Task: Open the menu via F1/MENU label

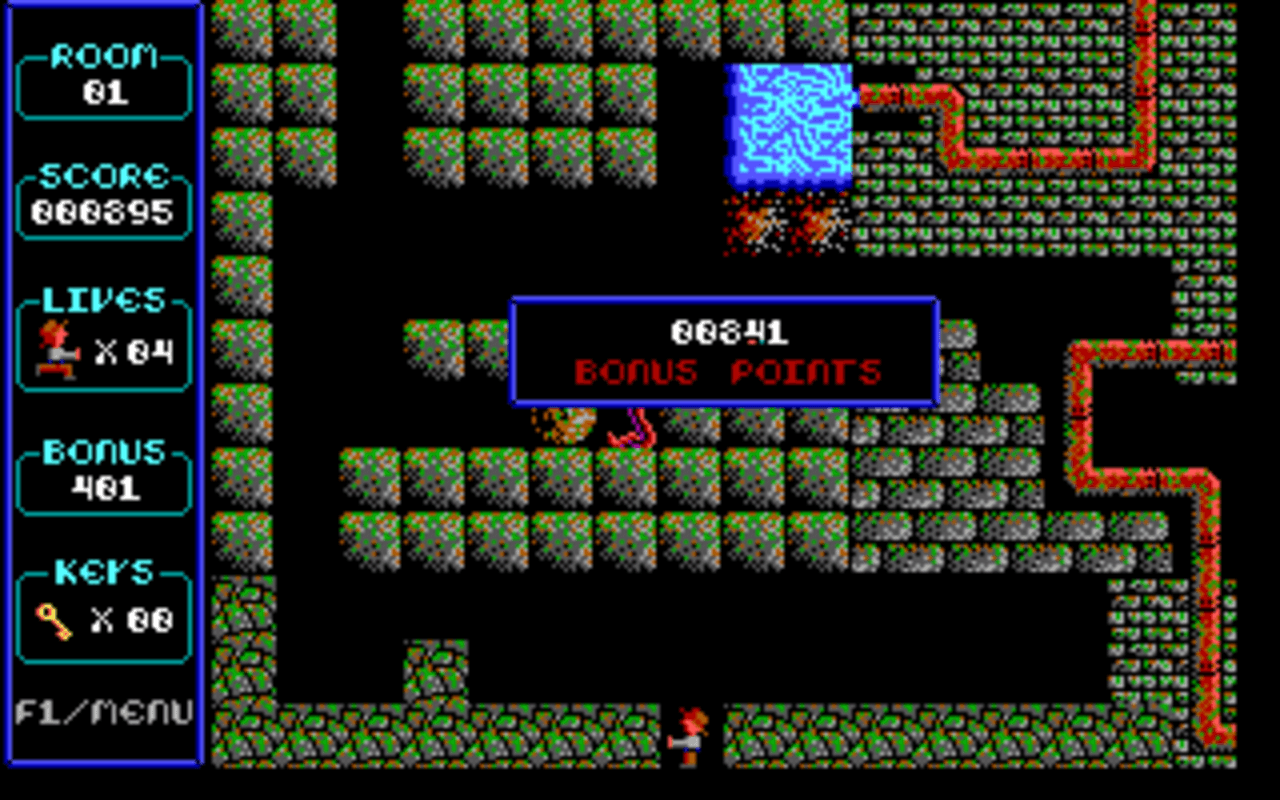Action: click(103, 713)
